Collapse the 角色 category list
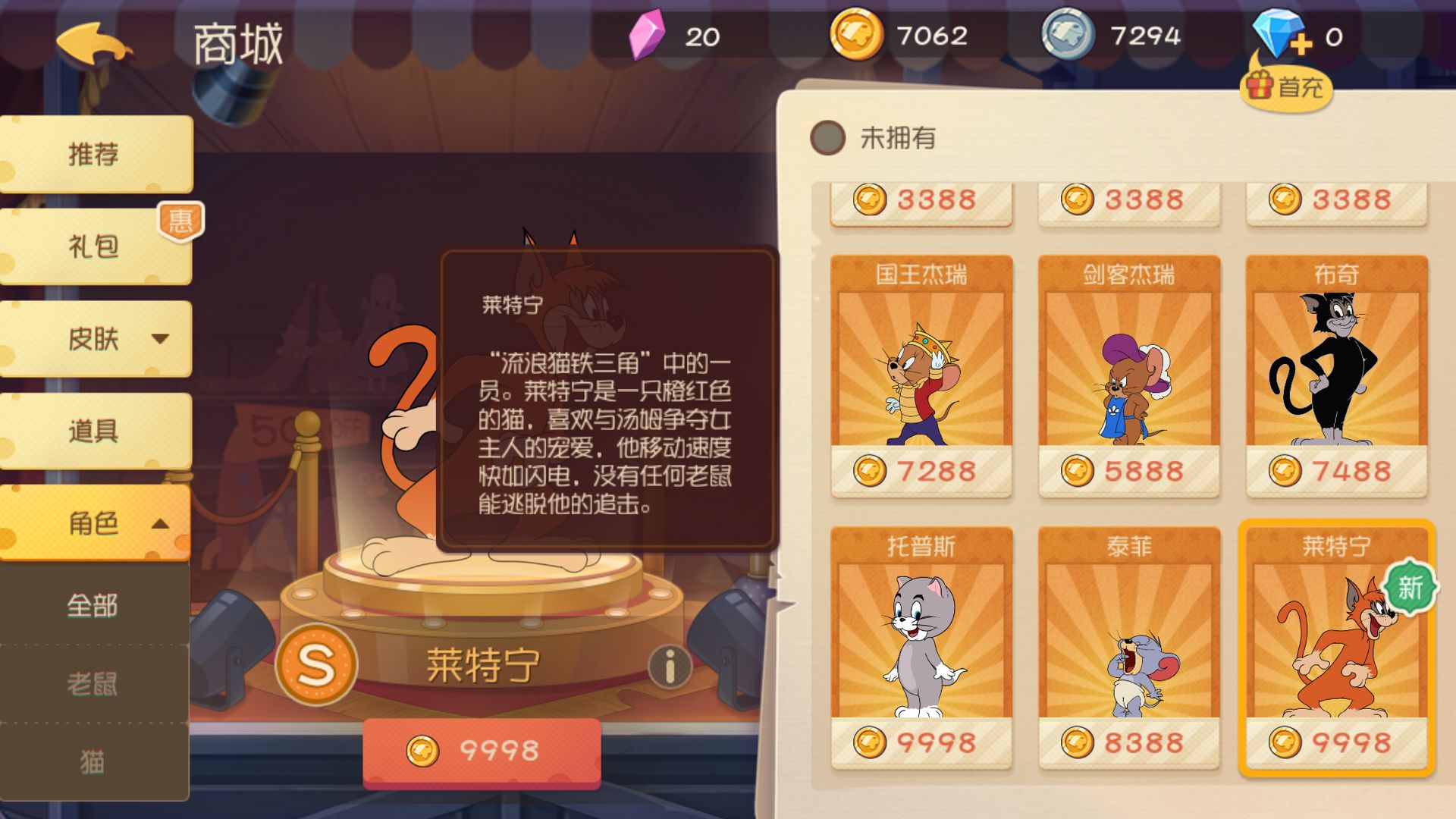 (x=158, y=523)
